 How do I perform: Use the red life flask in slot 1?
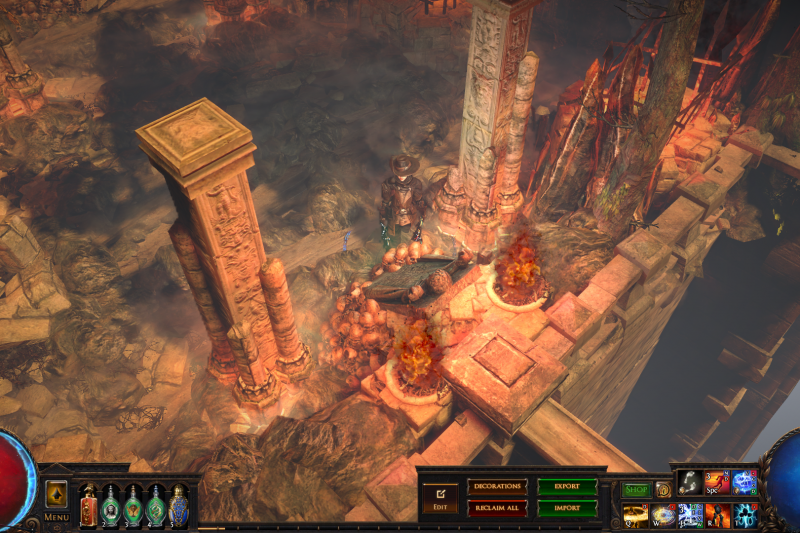point(88,505)
